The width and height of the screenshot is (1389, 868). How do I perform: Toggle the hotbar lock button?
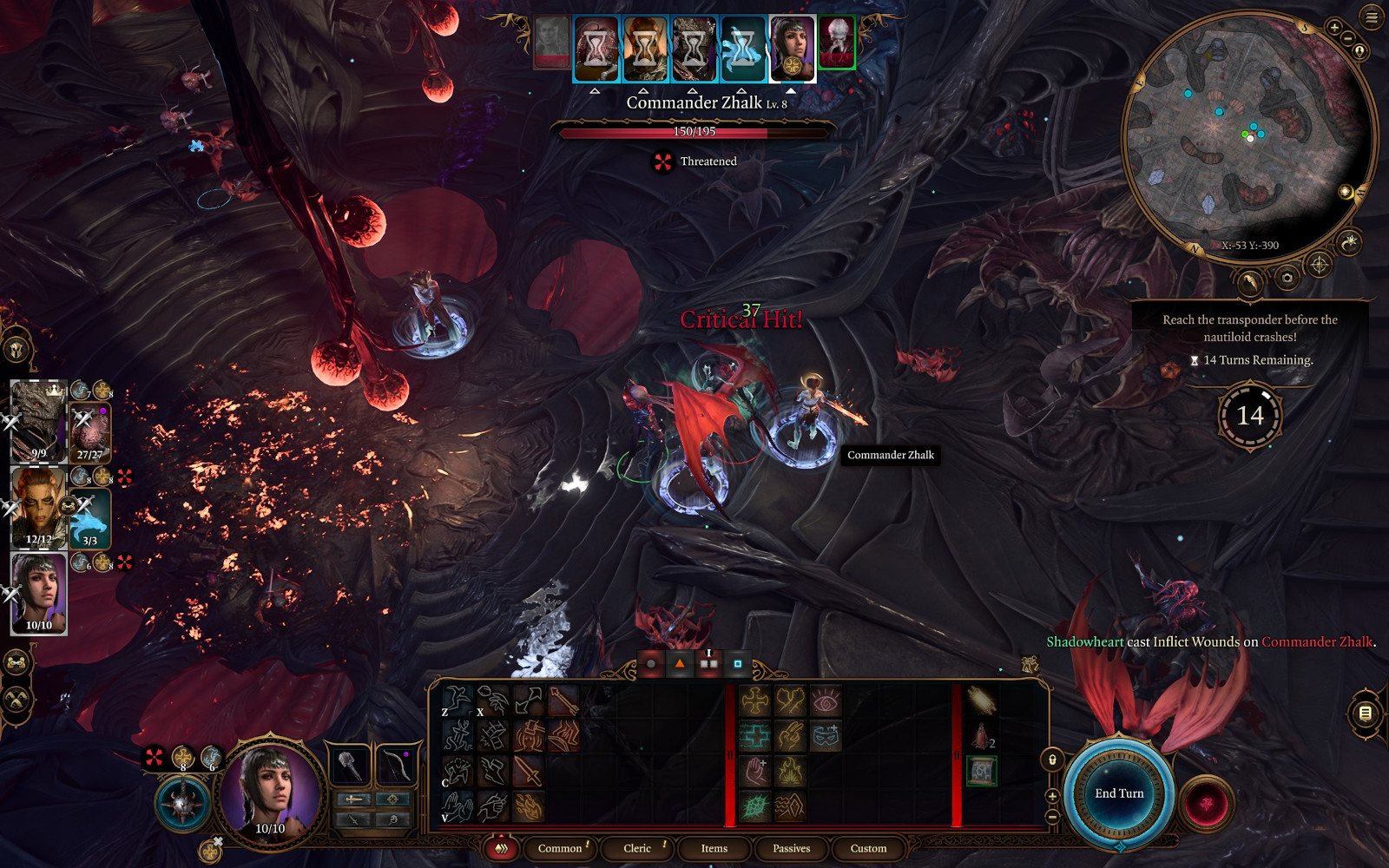click(1052, 760)
